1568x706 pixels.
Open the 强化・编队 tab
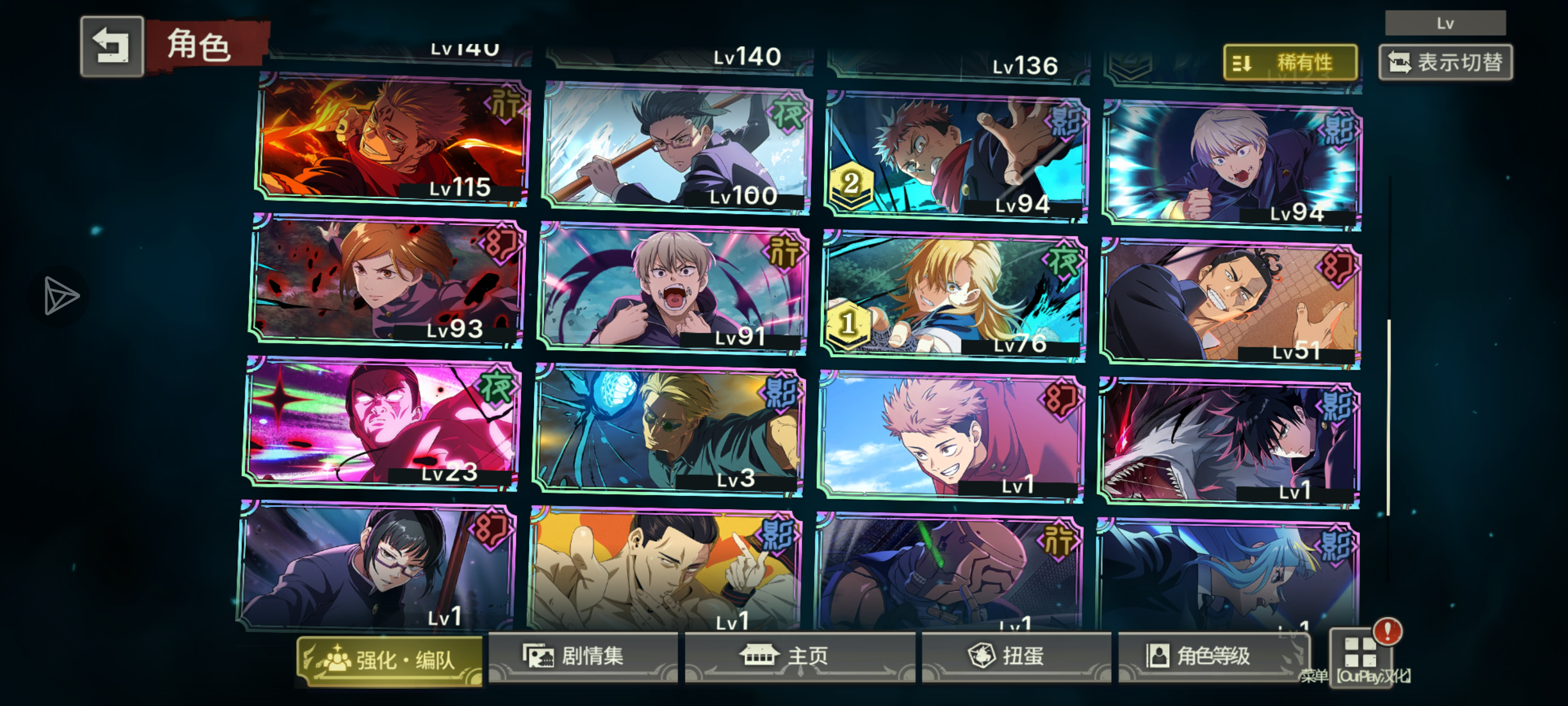point(390,660)
